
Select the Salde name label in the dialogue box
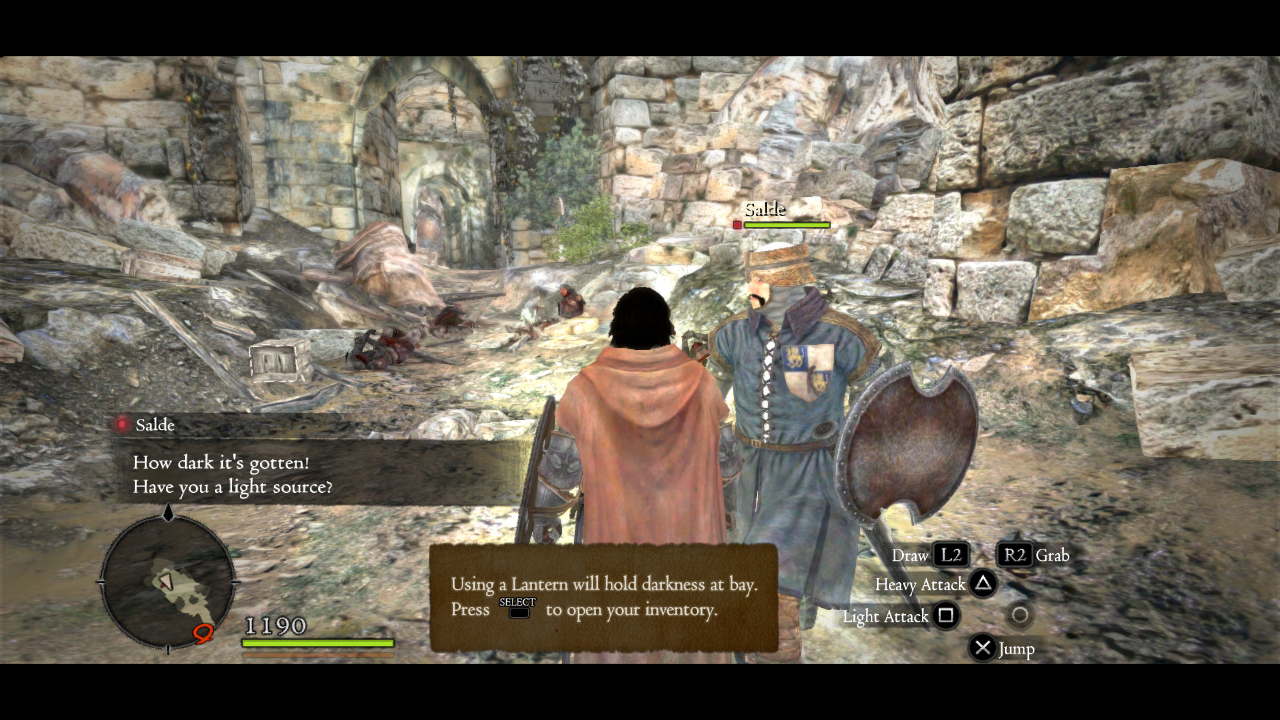[155, 425]
